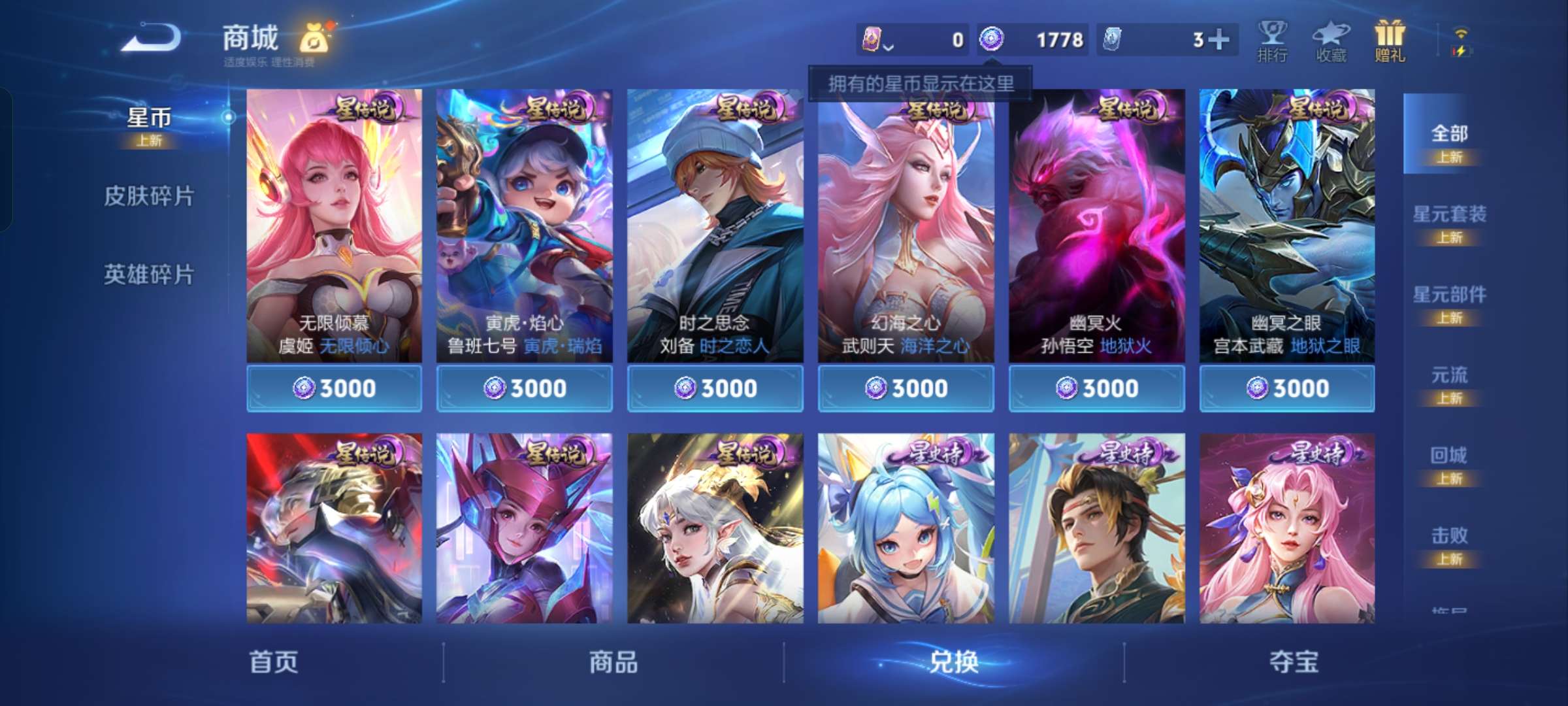Click the network signal icon at top right
1568x706 pixels.
tap(1460, 33)
